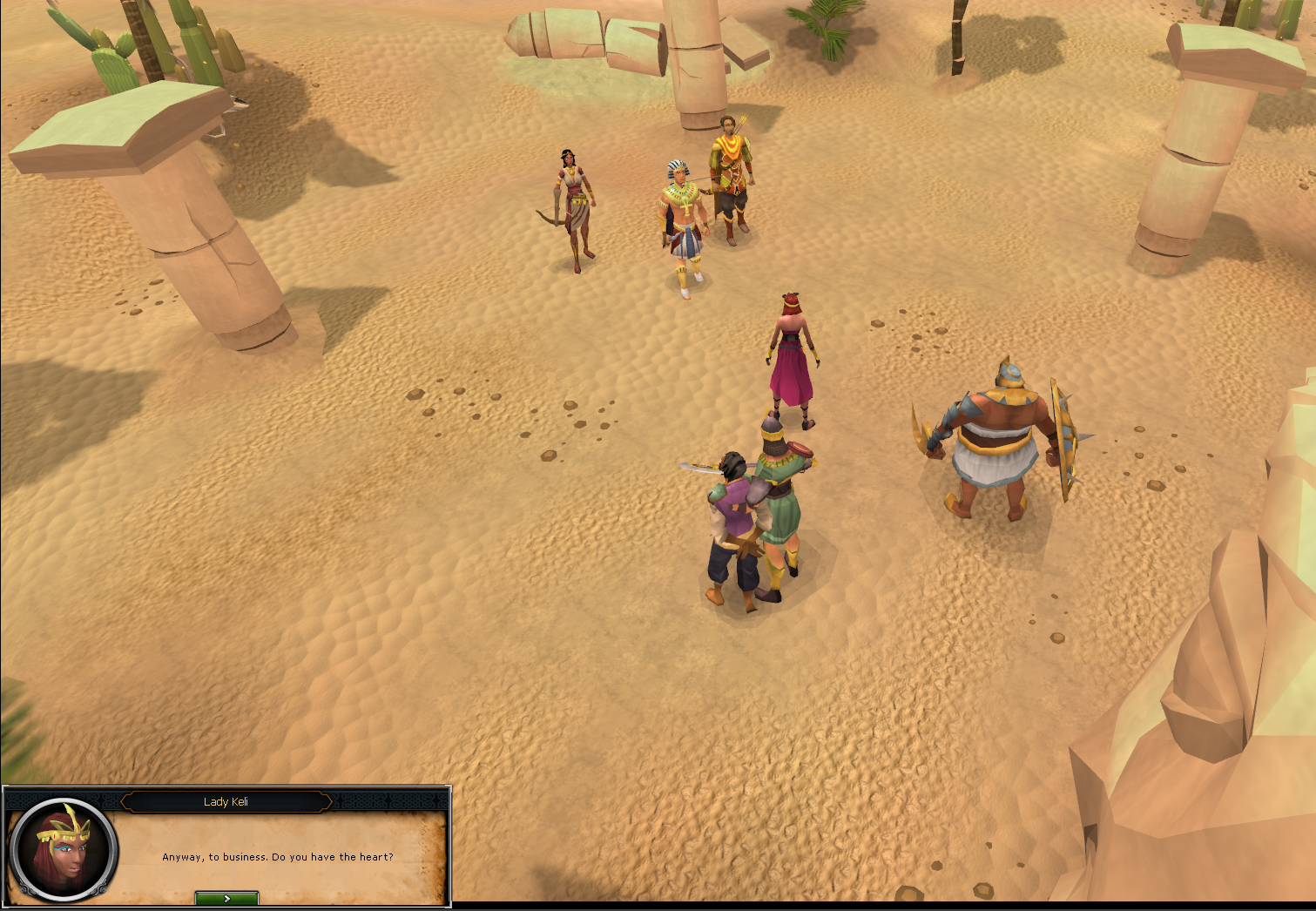1316x911 pixels.
Task: Continue Lady Keli's dialogue with the green arrow button
Action: point(226,898)
